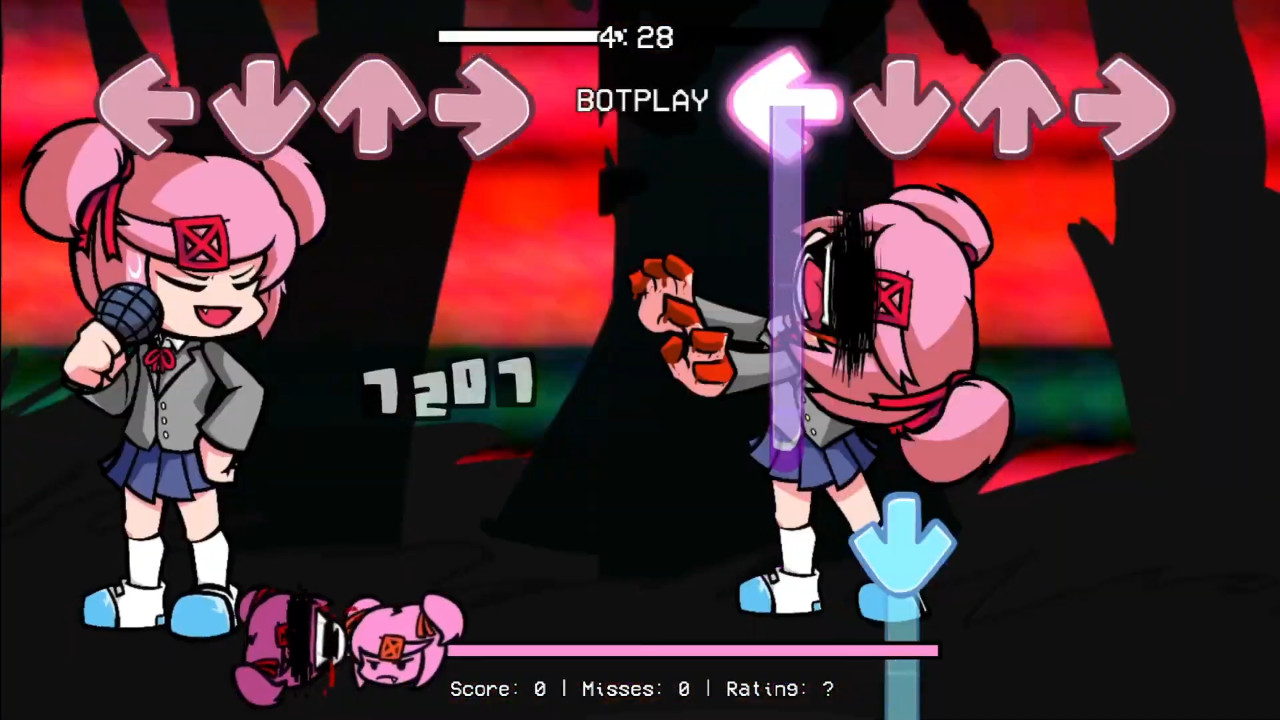Select the player's down arrow receptor
The width and height of the screenshot is (1280, 720).
pyautogui.click(x=900, y=105)
